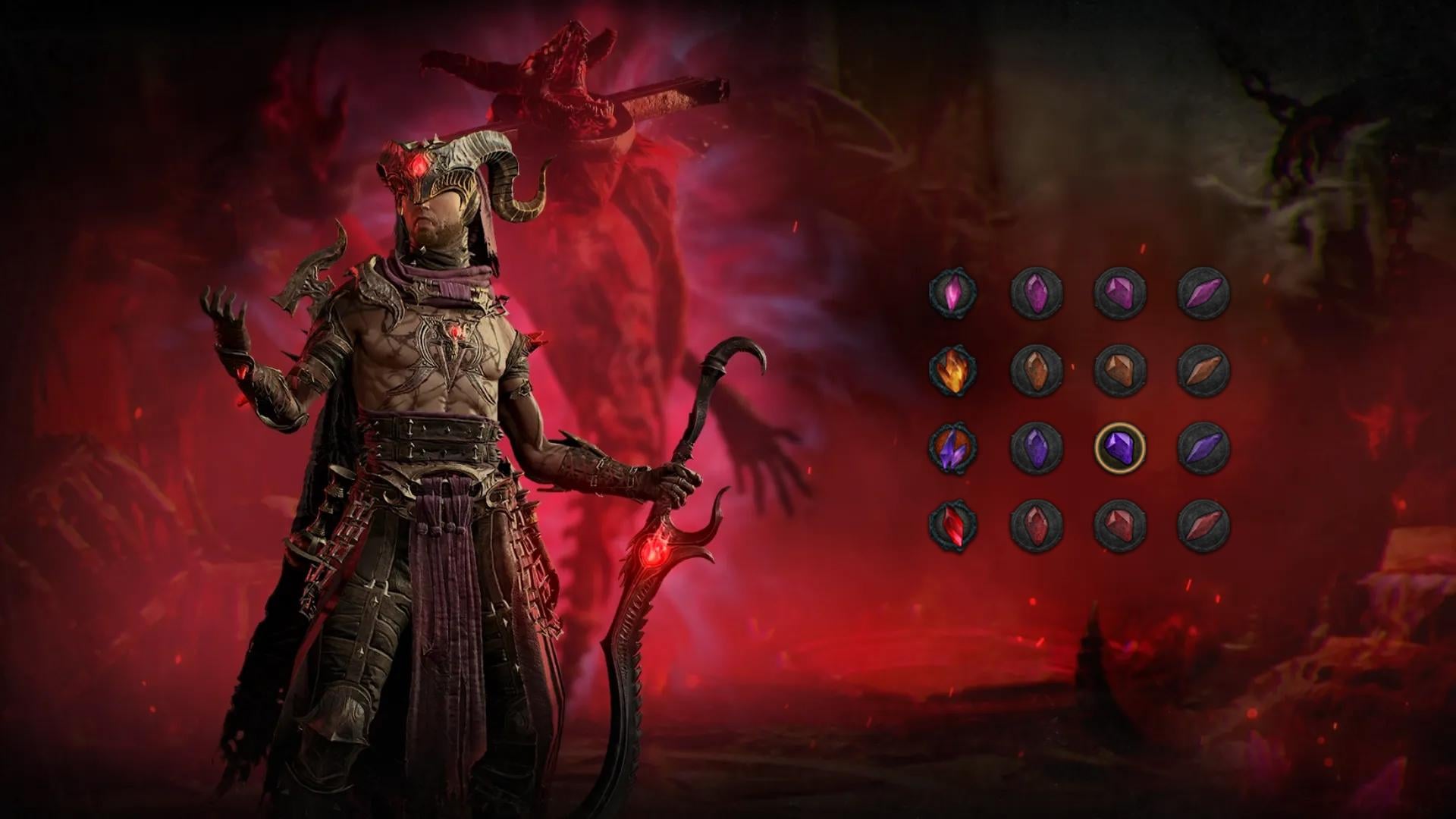Select the slanted magenta shard icon
Image resolution: width=1456 pixels, height=819 pixels.
(1203, 293)
